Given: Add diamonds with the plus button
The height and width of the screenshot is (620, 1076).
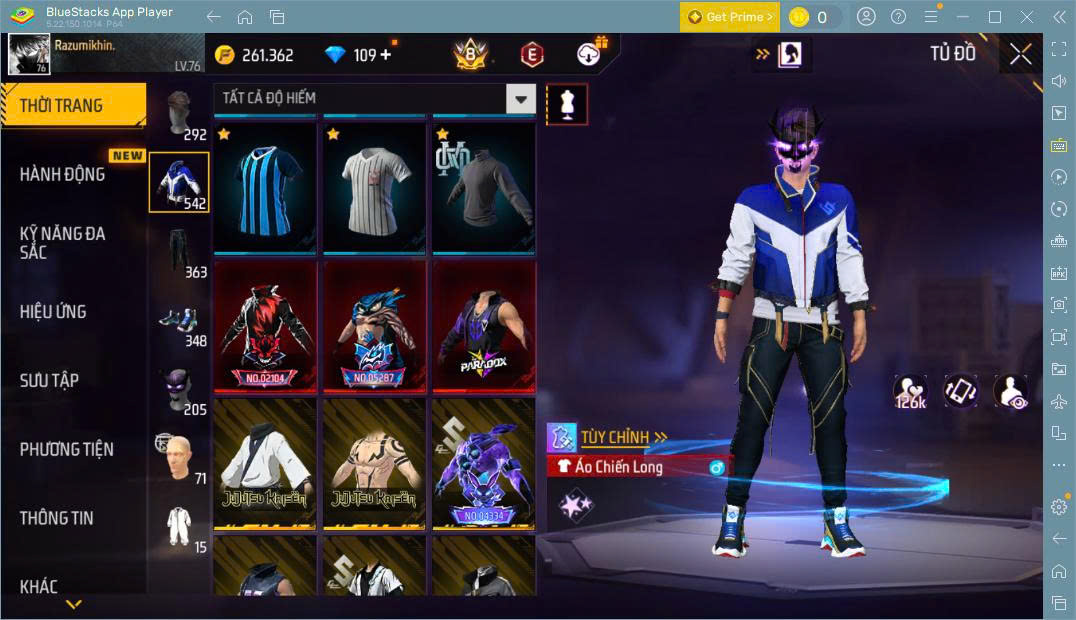Looking at the screenshot, I should 386,54.
